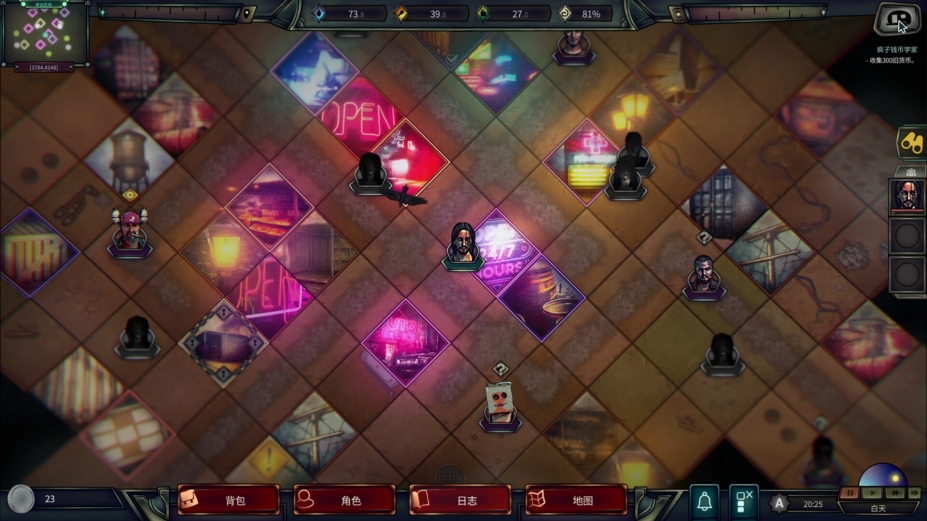Click the minimap in the corner

tap(45, 33)
